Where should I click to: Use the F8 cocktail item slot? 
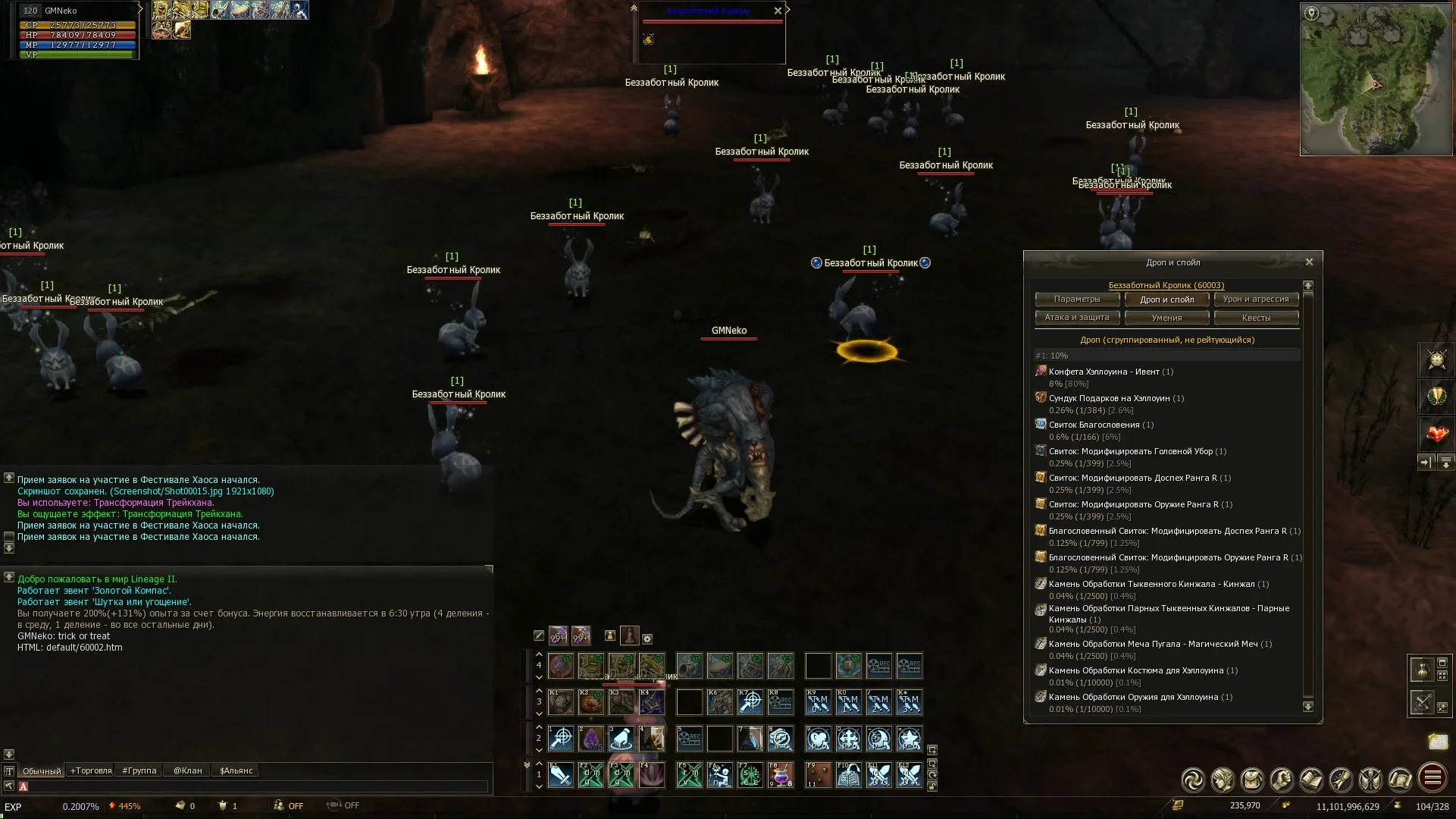780,775
